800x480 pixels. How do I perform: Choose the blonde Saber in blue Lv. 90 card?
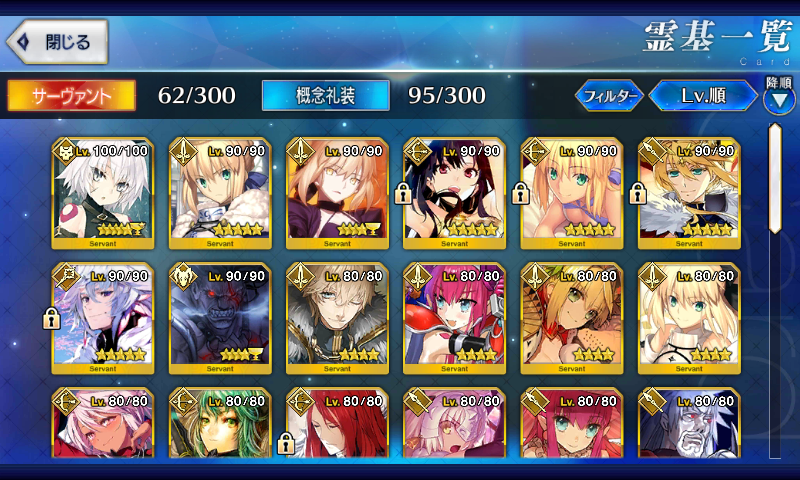pos(219,192)
